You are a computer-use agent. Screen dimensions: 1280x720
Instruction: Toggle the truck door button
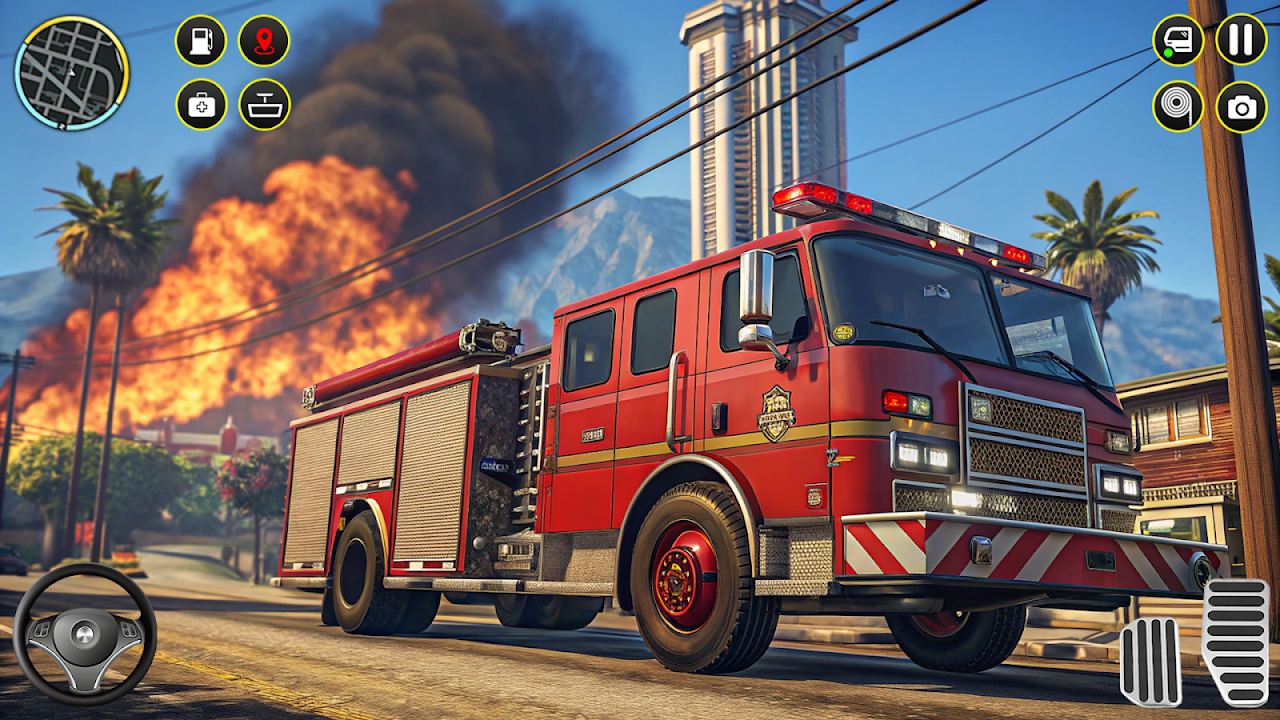coord(1178,41)
